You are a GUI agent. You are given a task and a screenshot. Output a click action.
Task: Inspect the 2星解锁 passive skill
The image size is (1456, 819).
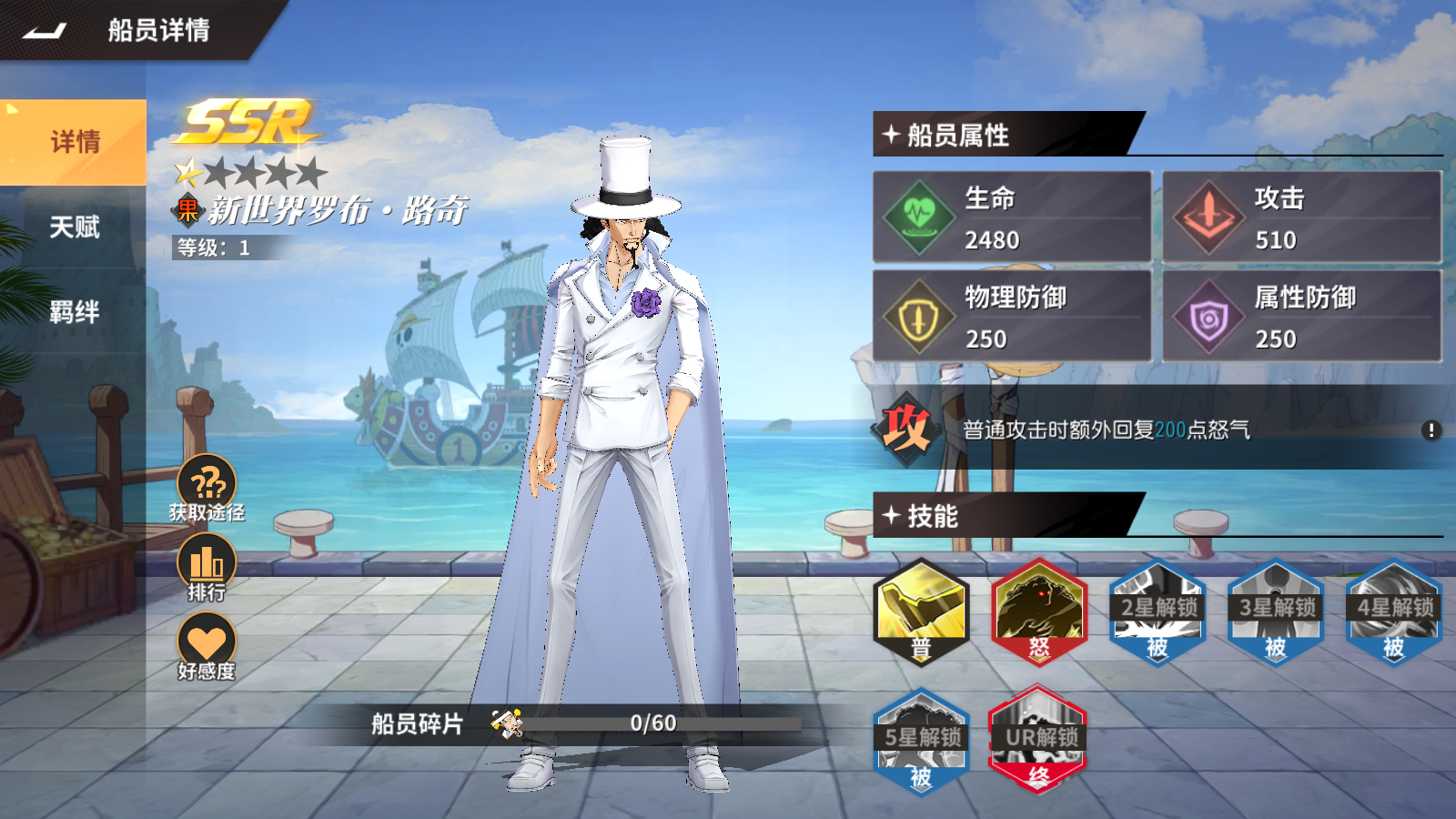[1158, 612]
